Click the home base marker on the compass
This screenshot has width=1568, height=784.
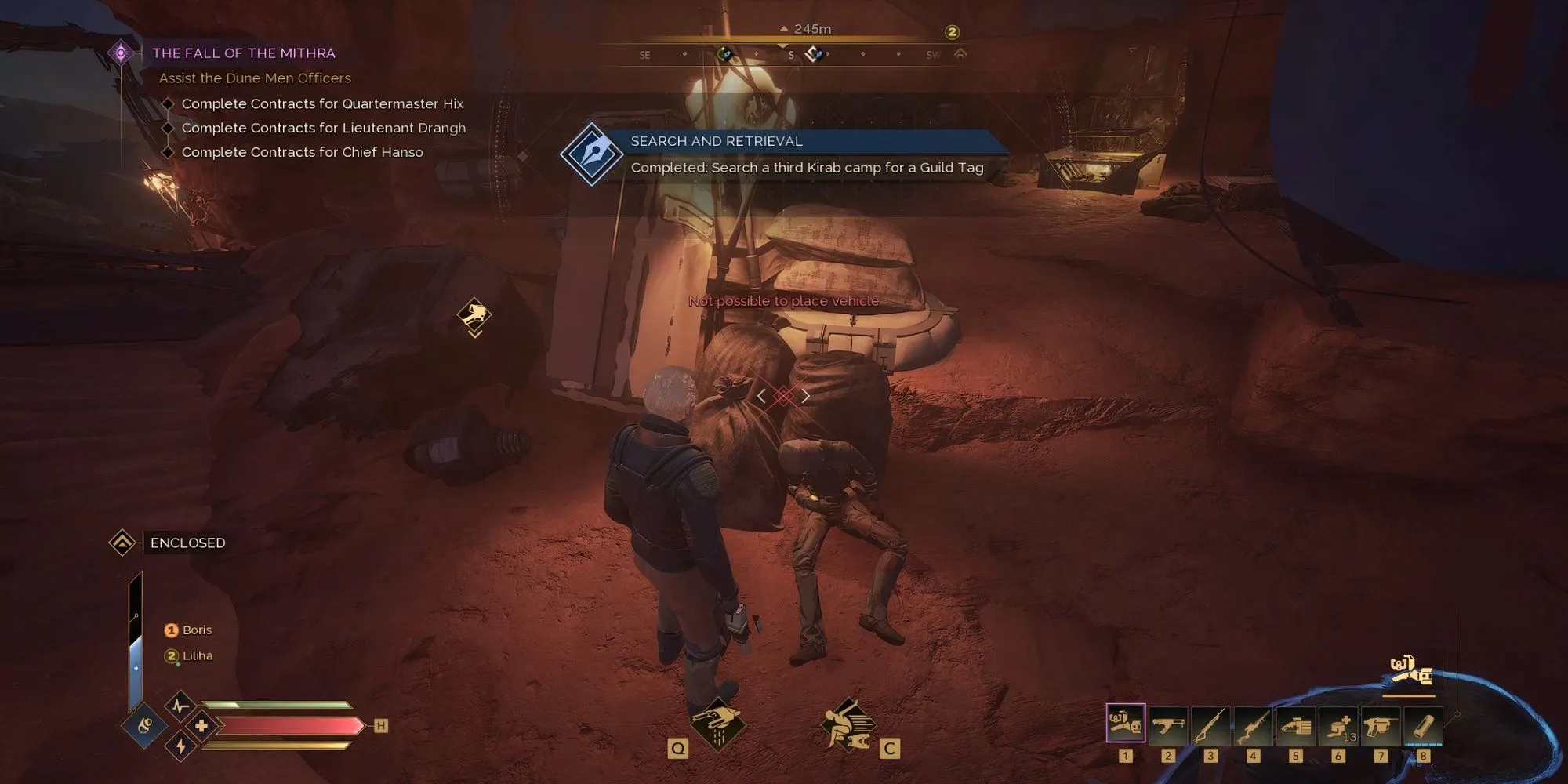(x=960, y=54)
